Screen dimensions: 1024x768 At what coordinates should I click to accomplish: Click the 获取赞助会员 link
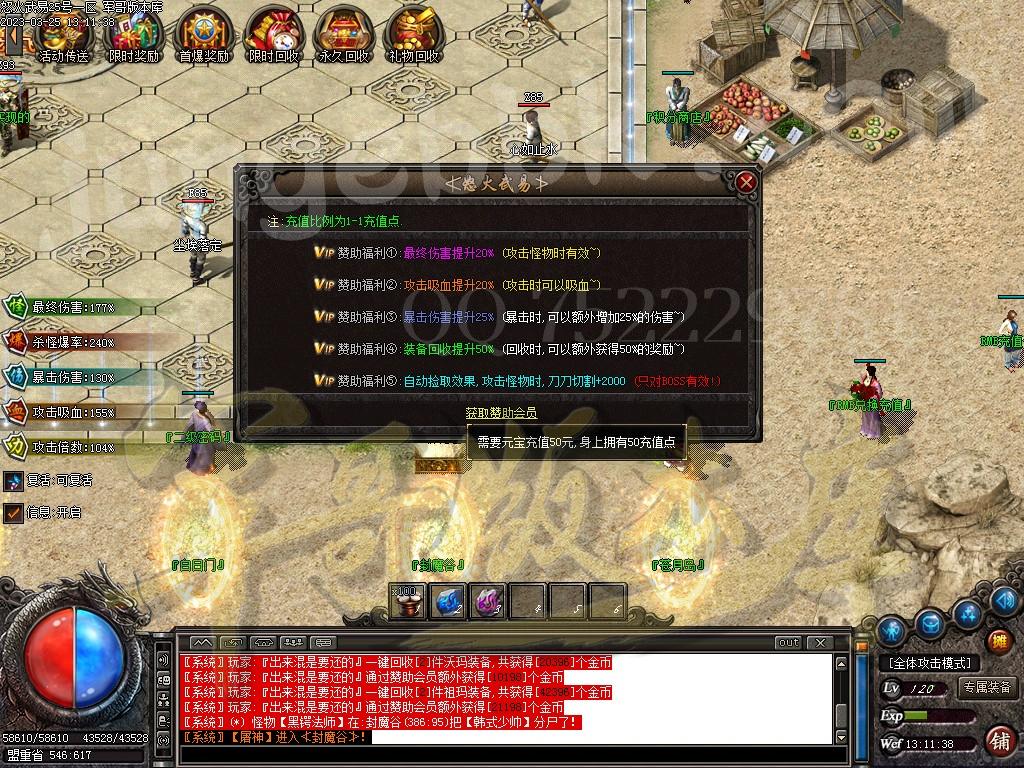[x=501, y=413]
